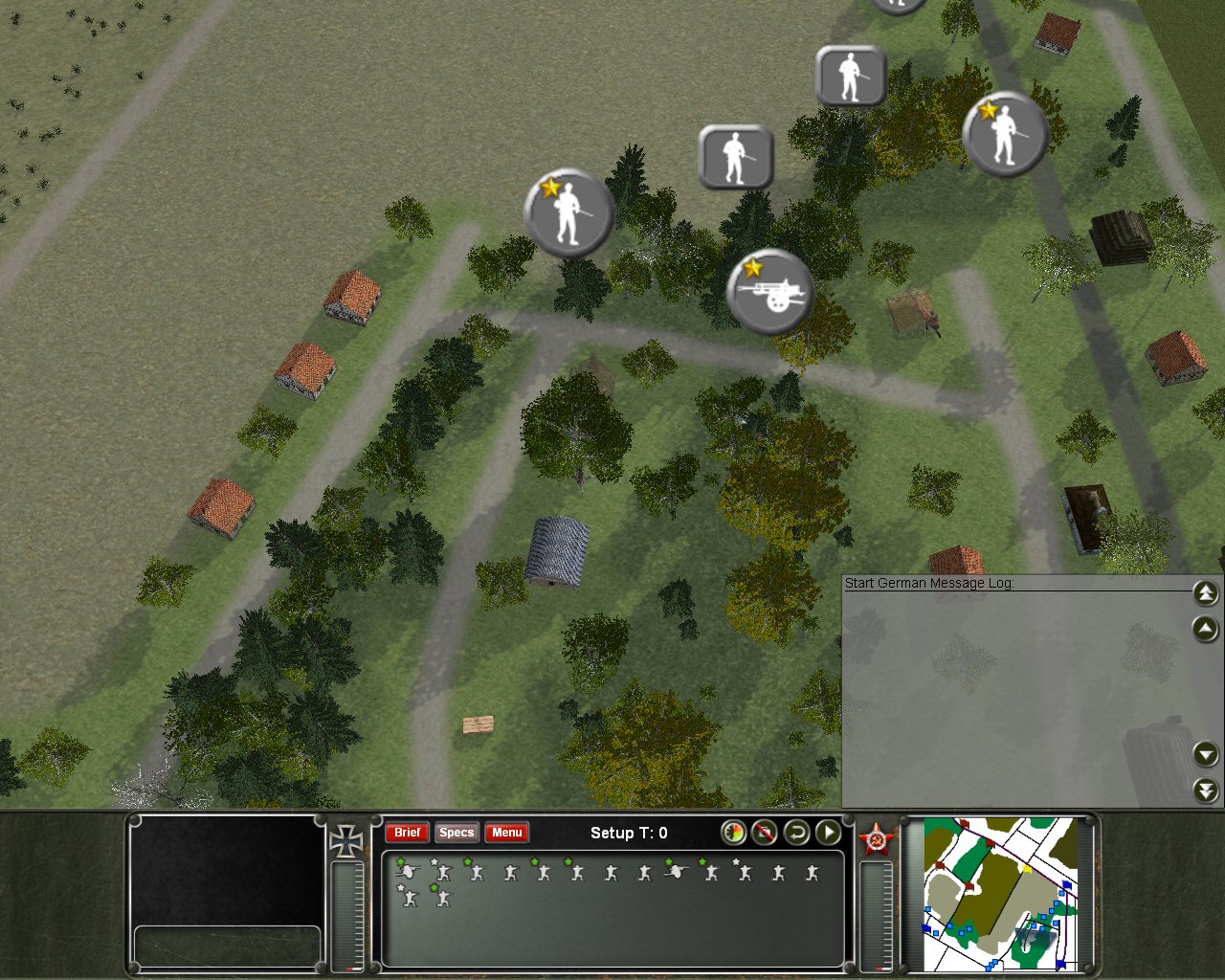Open the red Menu button
Viewport: 1225px width, 980px height.
[x=506, y=833]
